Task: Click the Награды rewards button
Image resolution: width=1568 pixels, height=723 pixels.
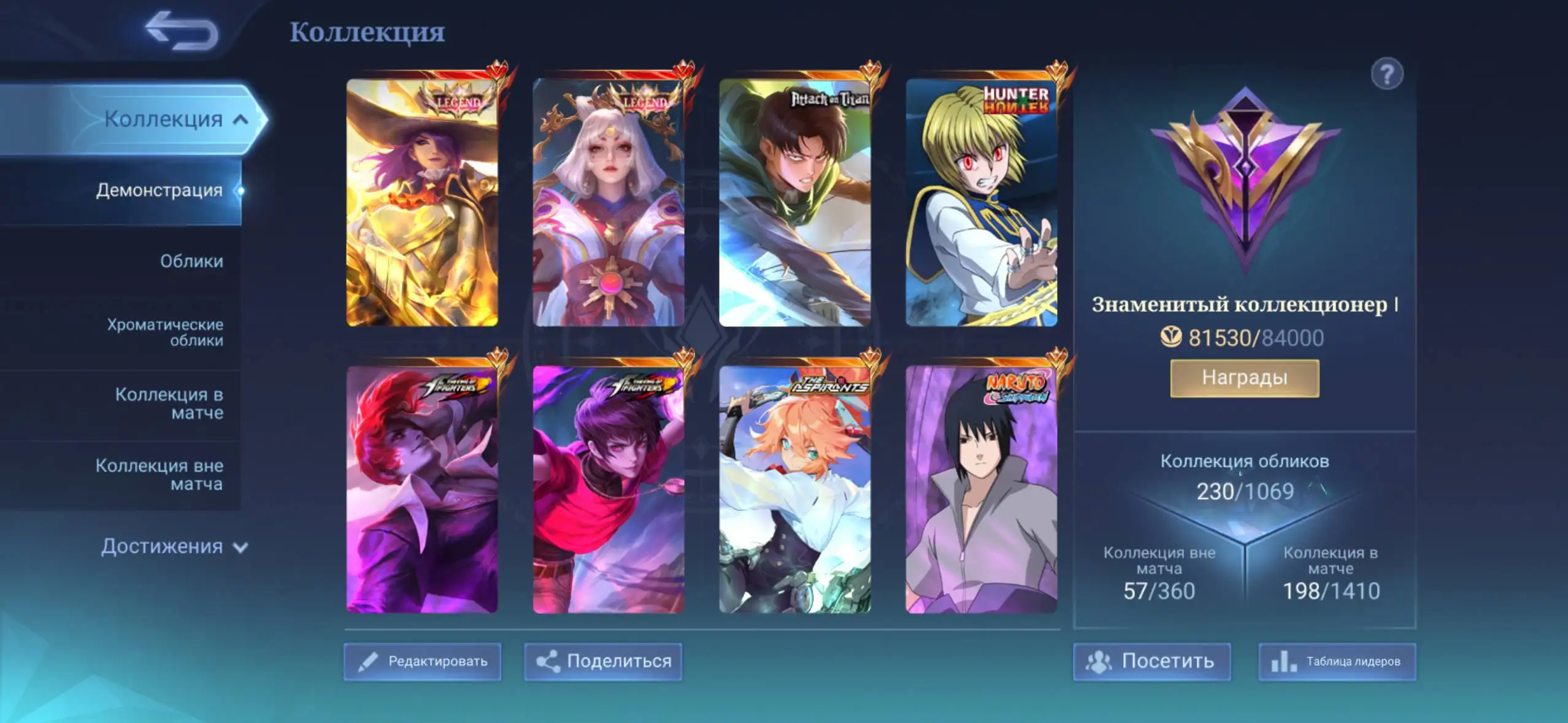Action: (x=1244, y=378)
